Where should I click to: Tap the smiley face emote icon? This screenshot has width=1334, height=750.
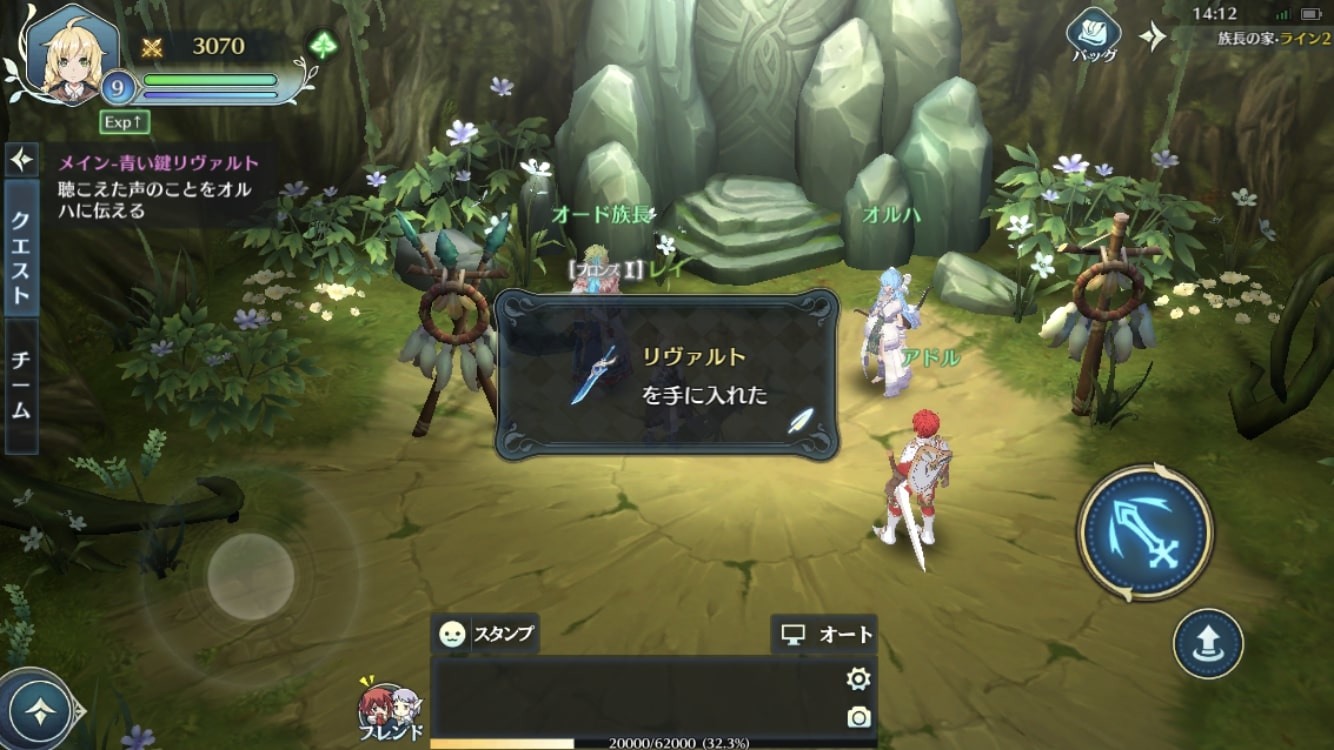[452, 633]
